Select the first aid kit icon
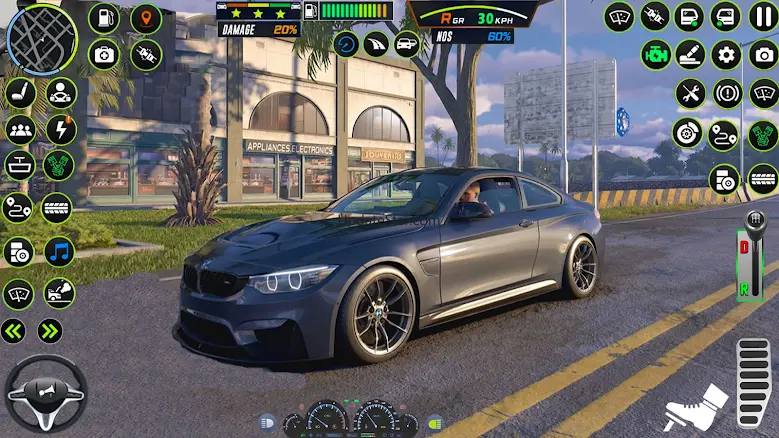779x438 pixels. [x=104, y=54]
